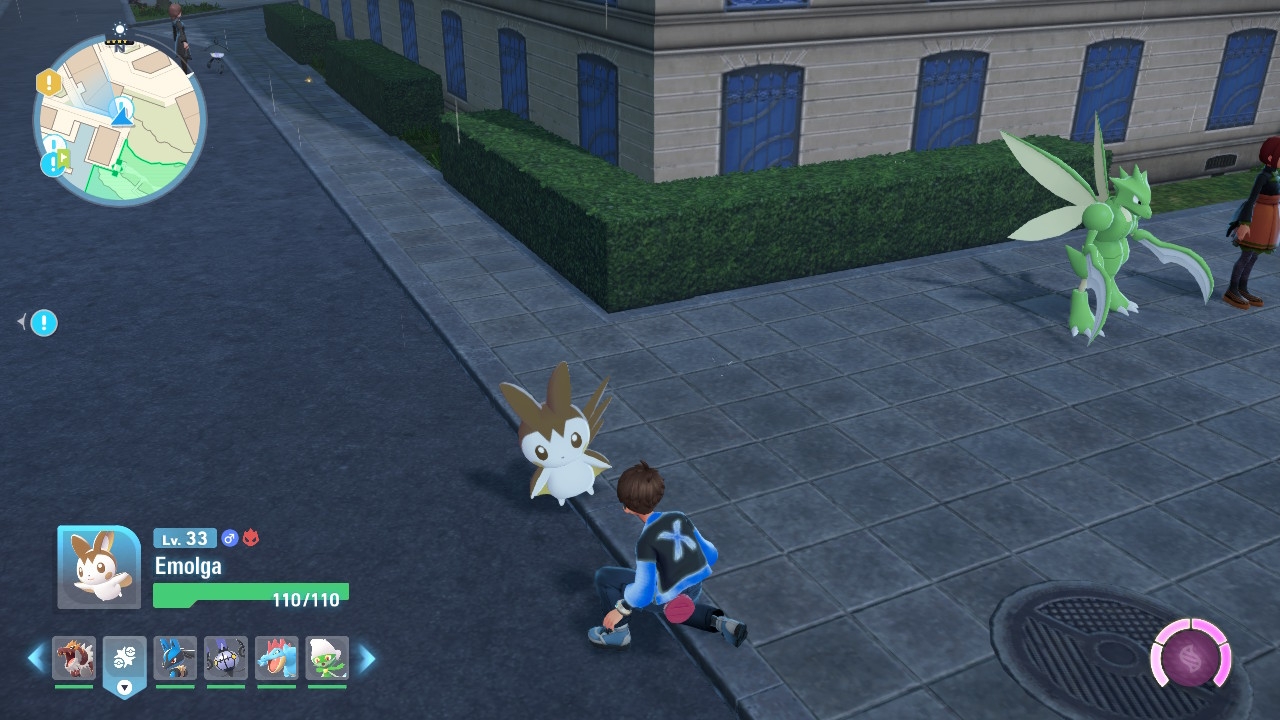Viewport: 1280px width, 720px height.
Task: Pick the Chandelure party slot
Action: coord(226,659)
